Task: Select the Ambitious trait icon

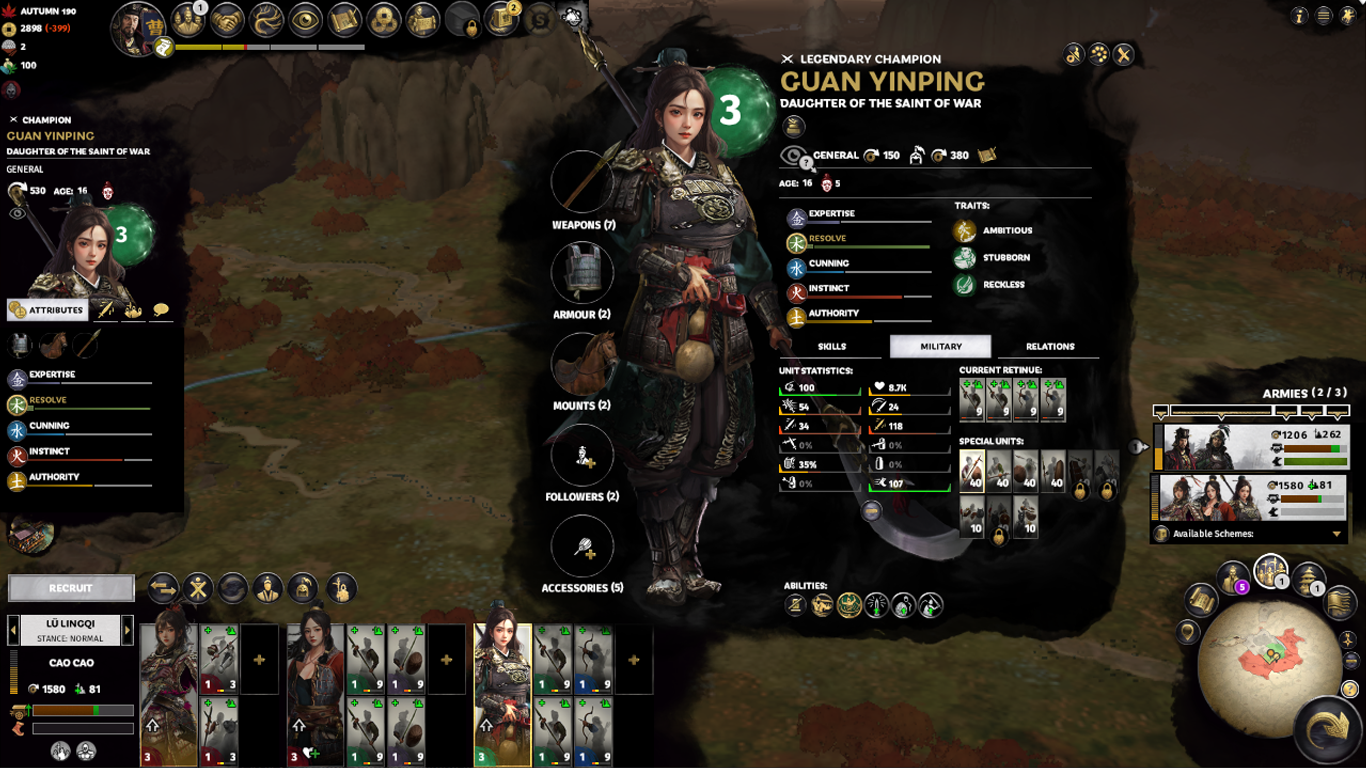Action: (964, 231)
